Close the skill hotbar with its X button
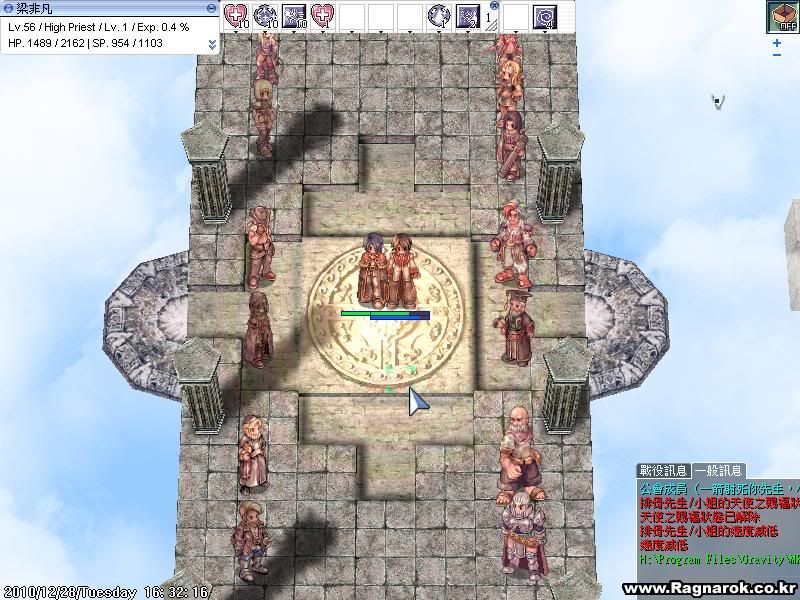This screenshot has height=600, width=800. (x=494, y=5)
